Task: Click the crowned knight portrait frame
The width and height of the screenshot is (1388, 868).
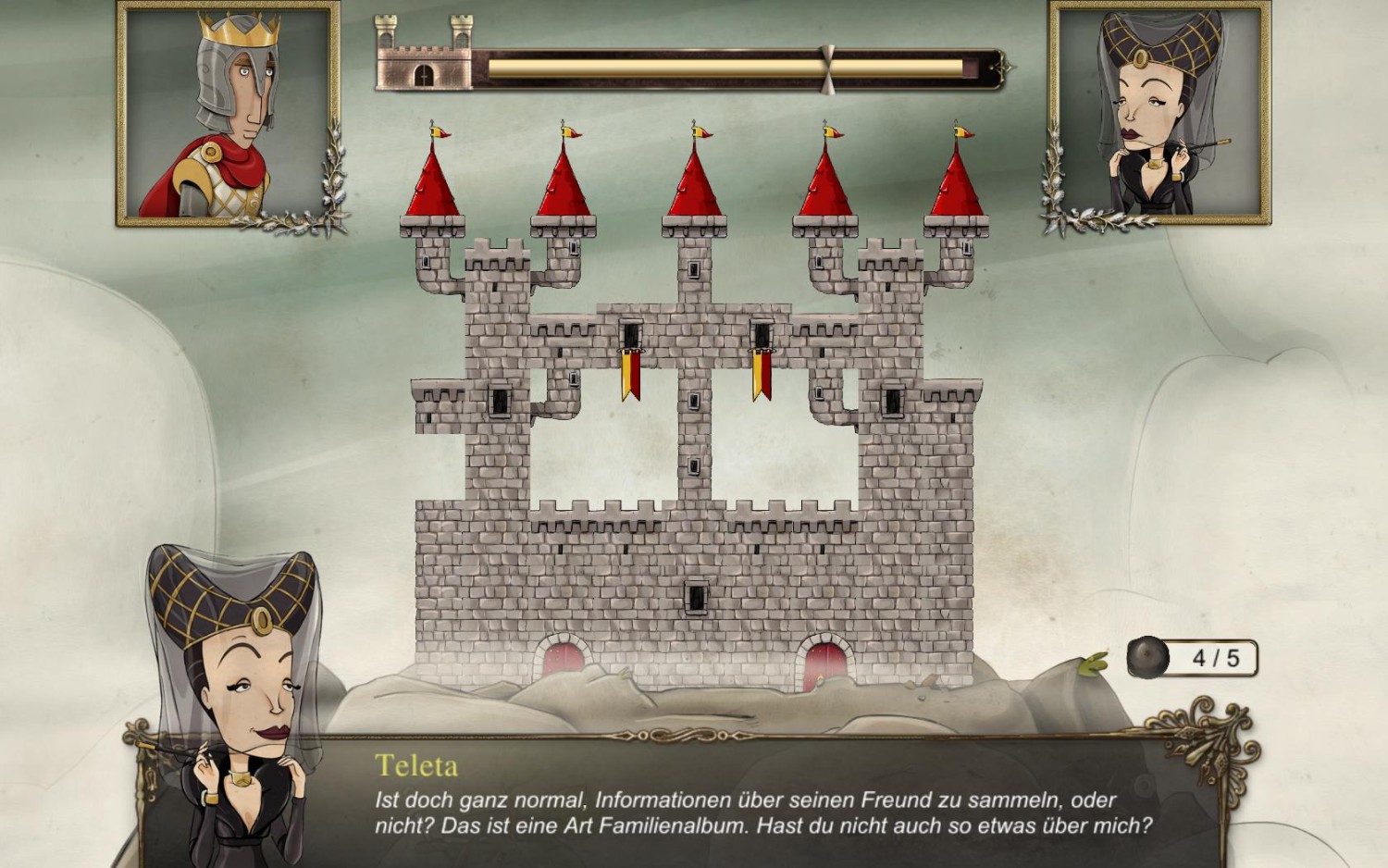Action: pyautogui.click(x=229, y=113)
